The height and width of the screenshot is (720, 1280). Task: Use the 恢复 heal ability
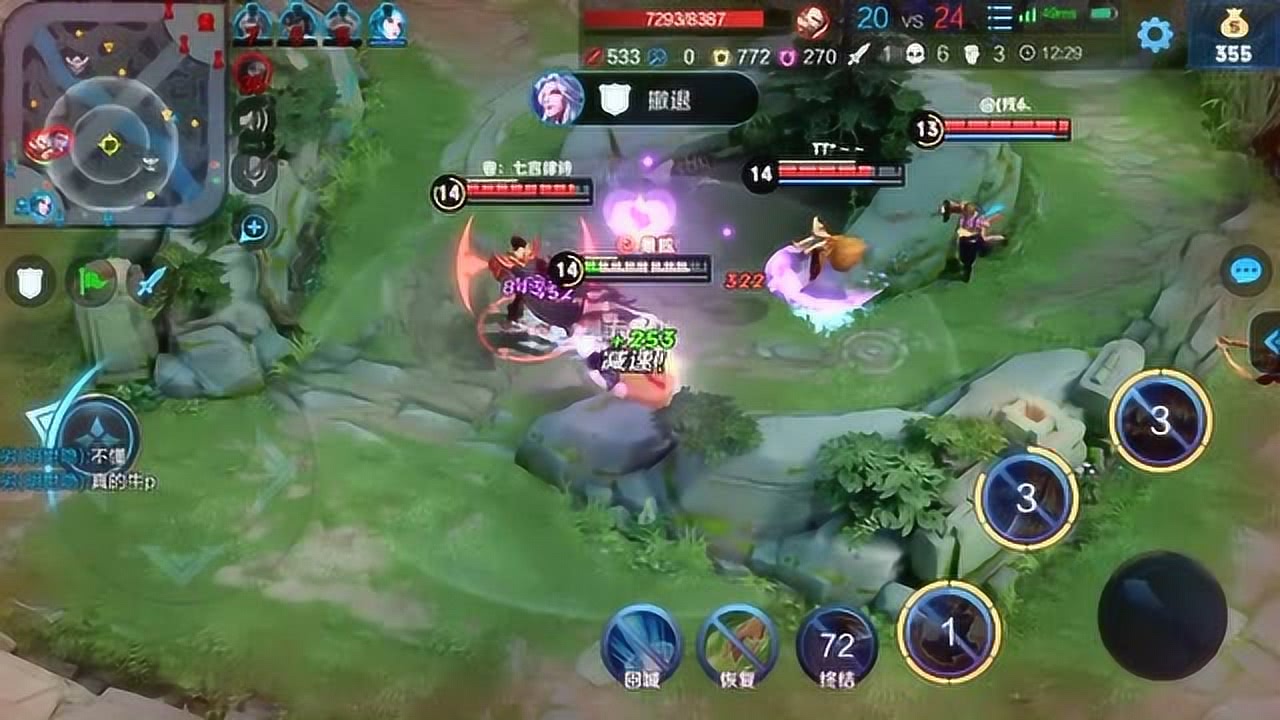click(x=738, y=644)
